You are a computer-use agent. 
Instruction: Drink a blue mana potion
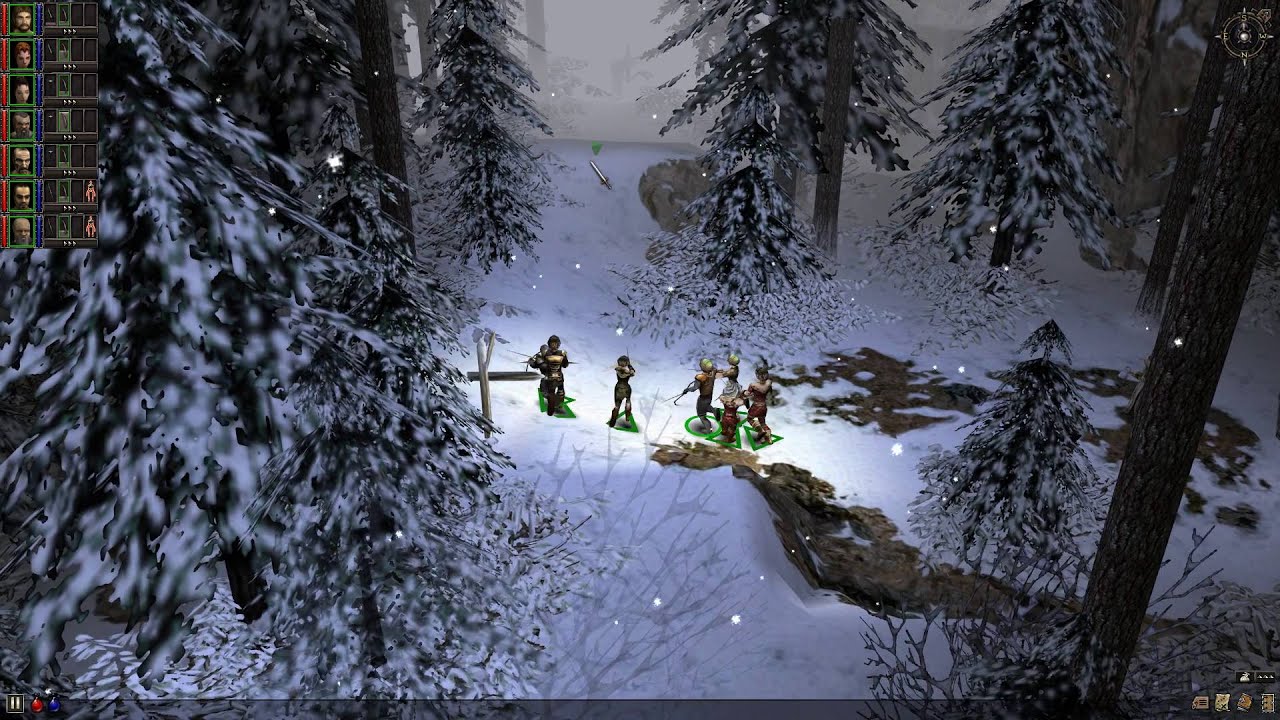(x=53, y=705)
